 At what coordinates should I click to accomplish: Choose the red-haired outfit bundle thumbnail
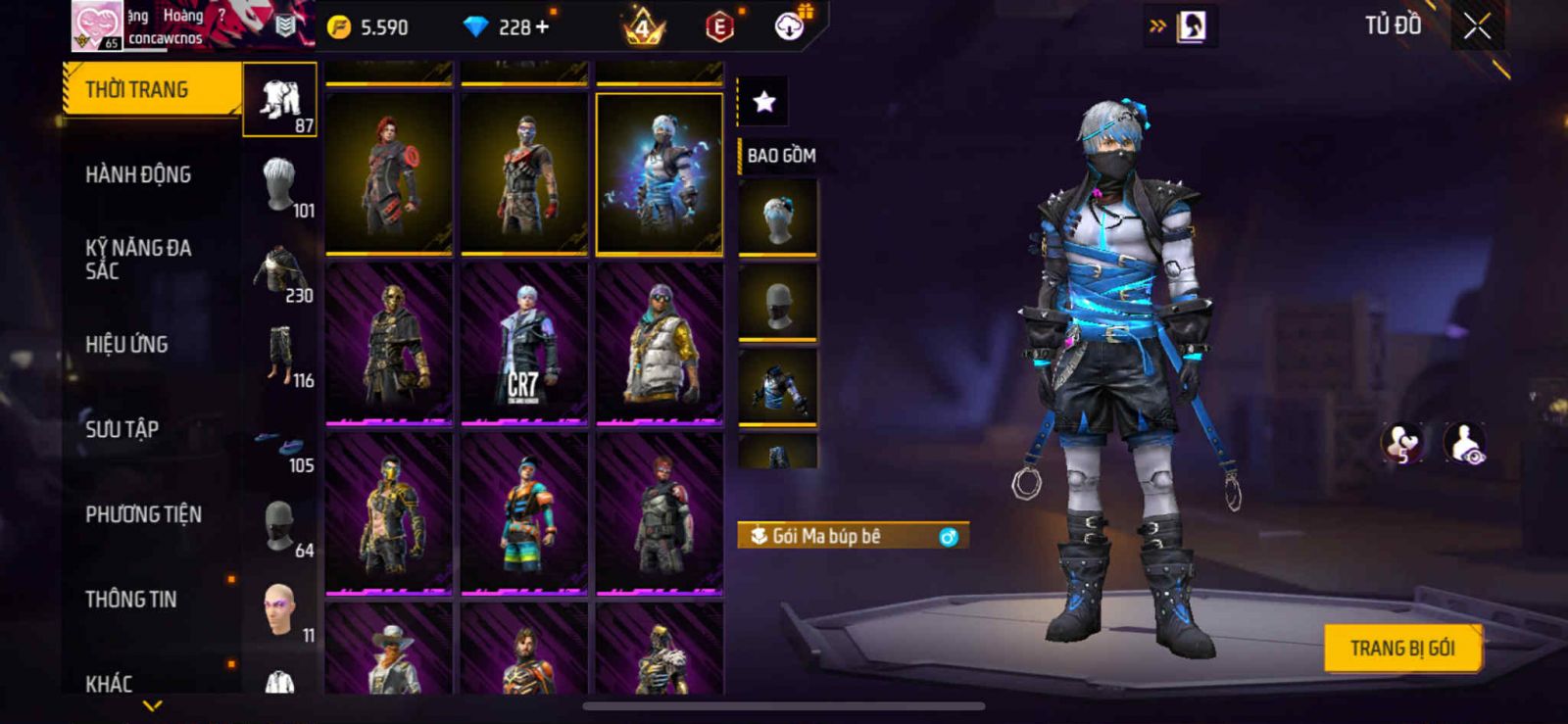389,173
